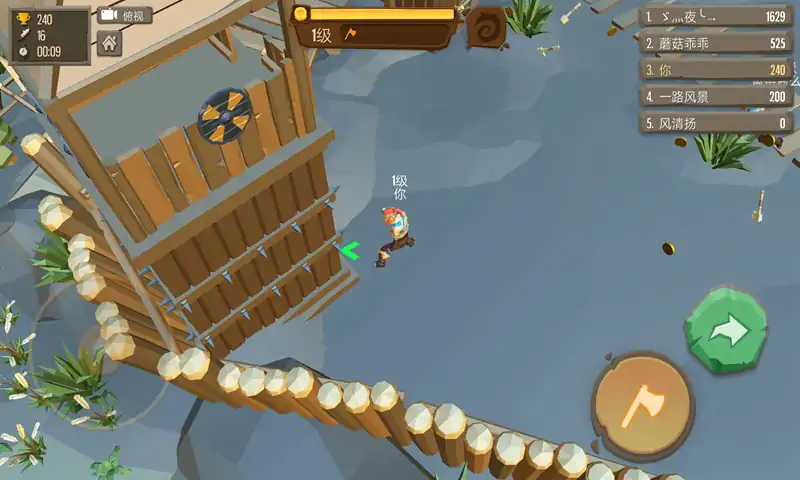Activate the green arrow dash button
Screen dimensions: 800x480
coord(727,331)
